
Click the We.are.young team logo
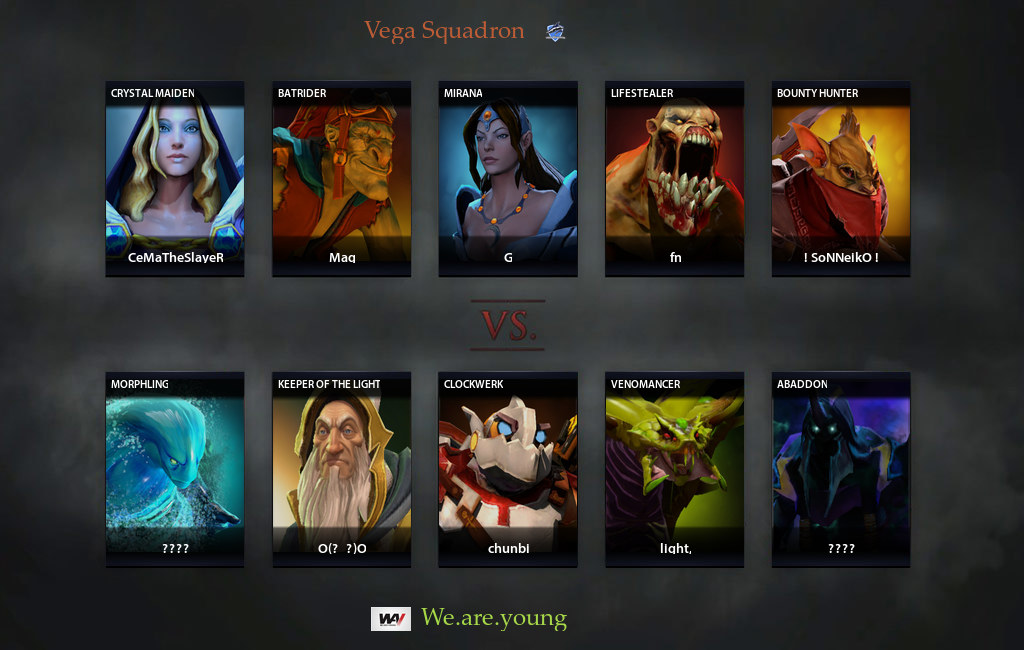[391, 619]
